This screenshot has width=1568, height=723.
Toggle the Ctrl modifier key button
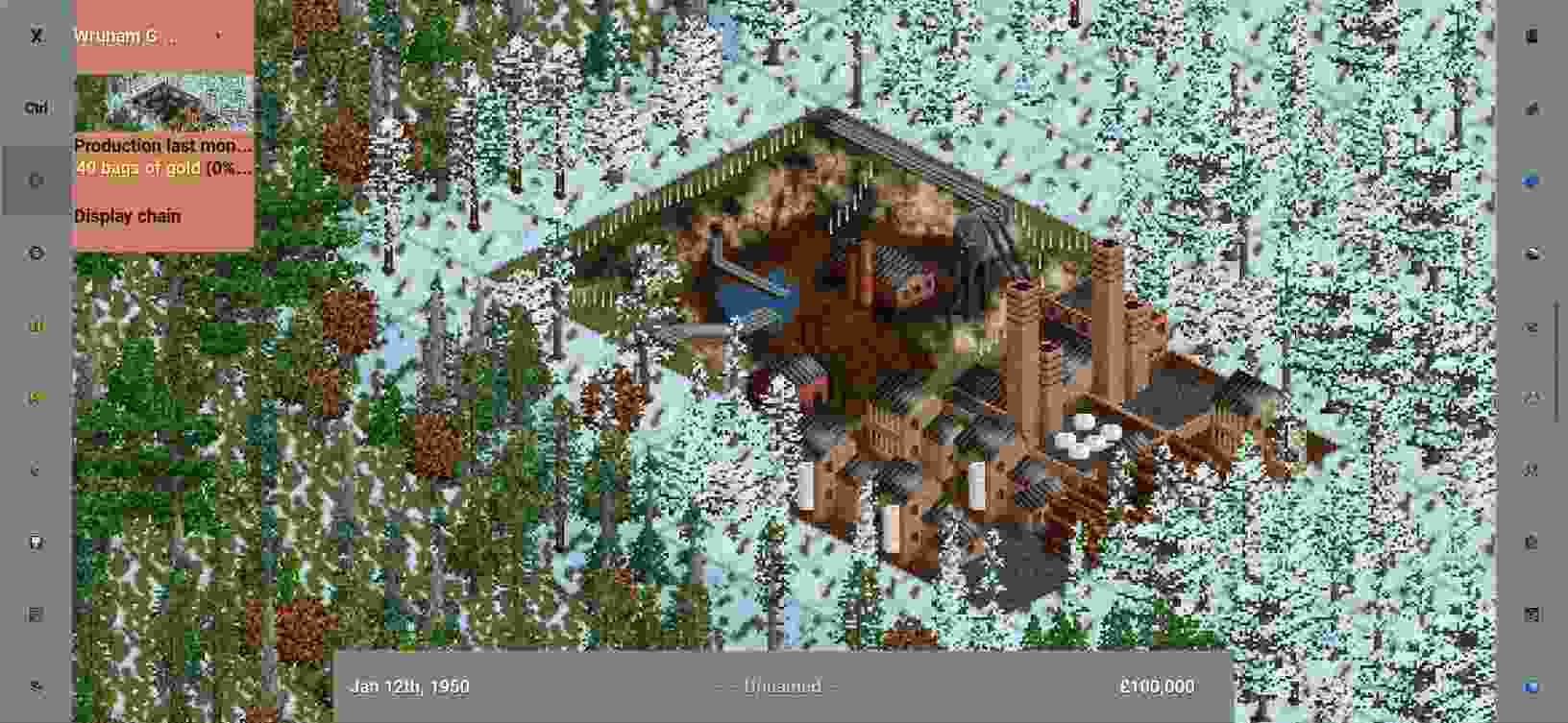click(x=37, y=108)
